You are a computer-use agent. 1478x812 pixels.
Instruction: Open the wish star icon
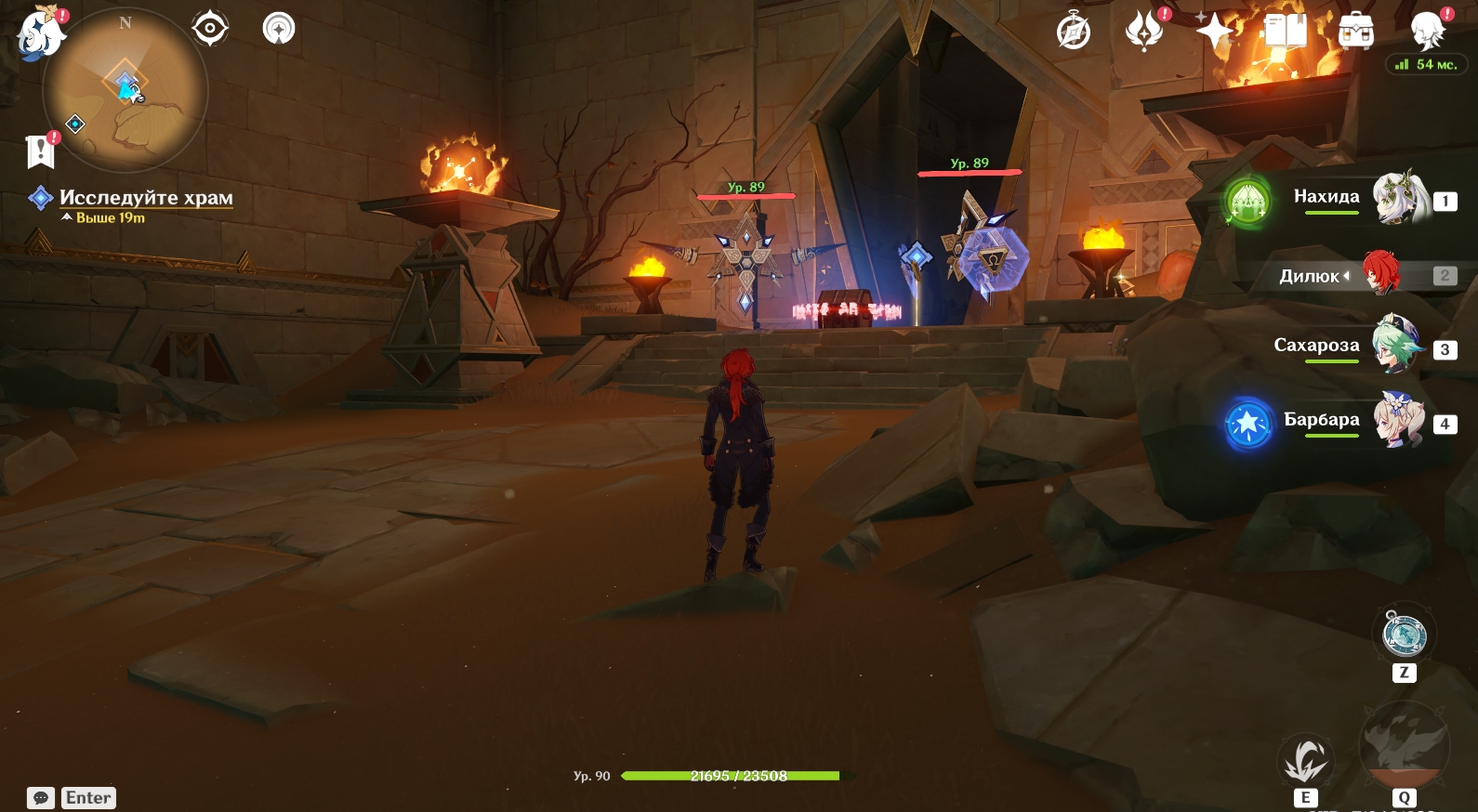click(x=1214, y=32)
